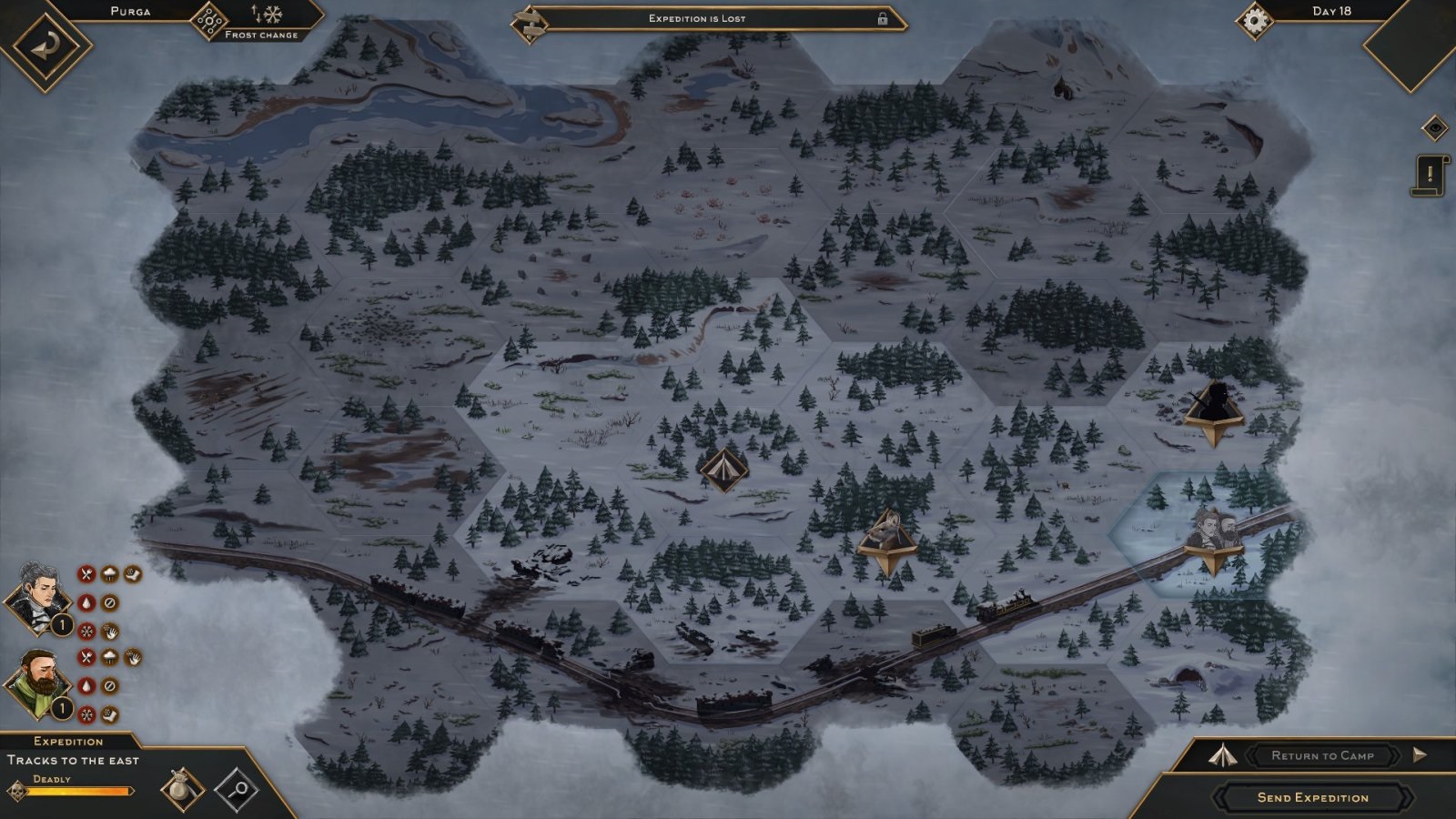1456x819 pixels.
Task: Open the expedition supply bag
Action: (182, 788)
